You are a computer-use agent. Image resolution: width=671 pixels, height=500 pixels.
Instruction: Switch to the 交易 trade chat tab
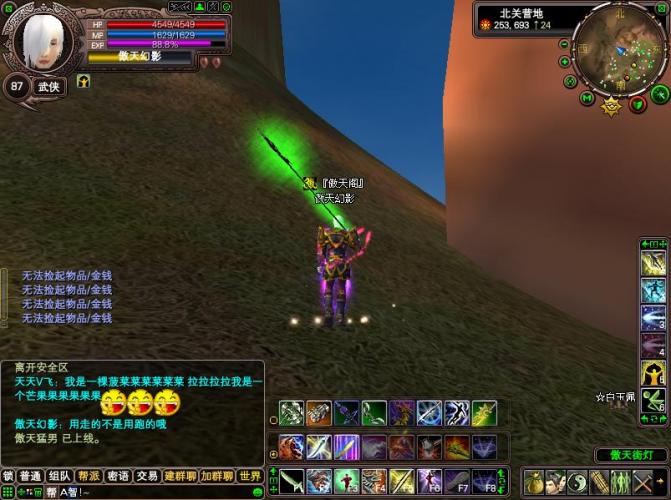point(147,476)
